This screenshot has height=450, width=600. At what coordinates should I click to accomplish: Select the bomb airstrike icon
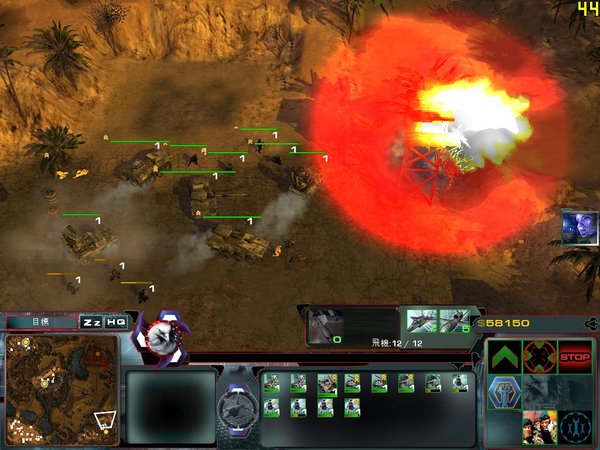coord(455,322)
